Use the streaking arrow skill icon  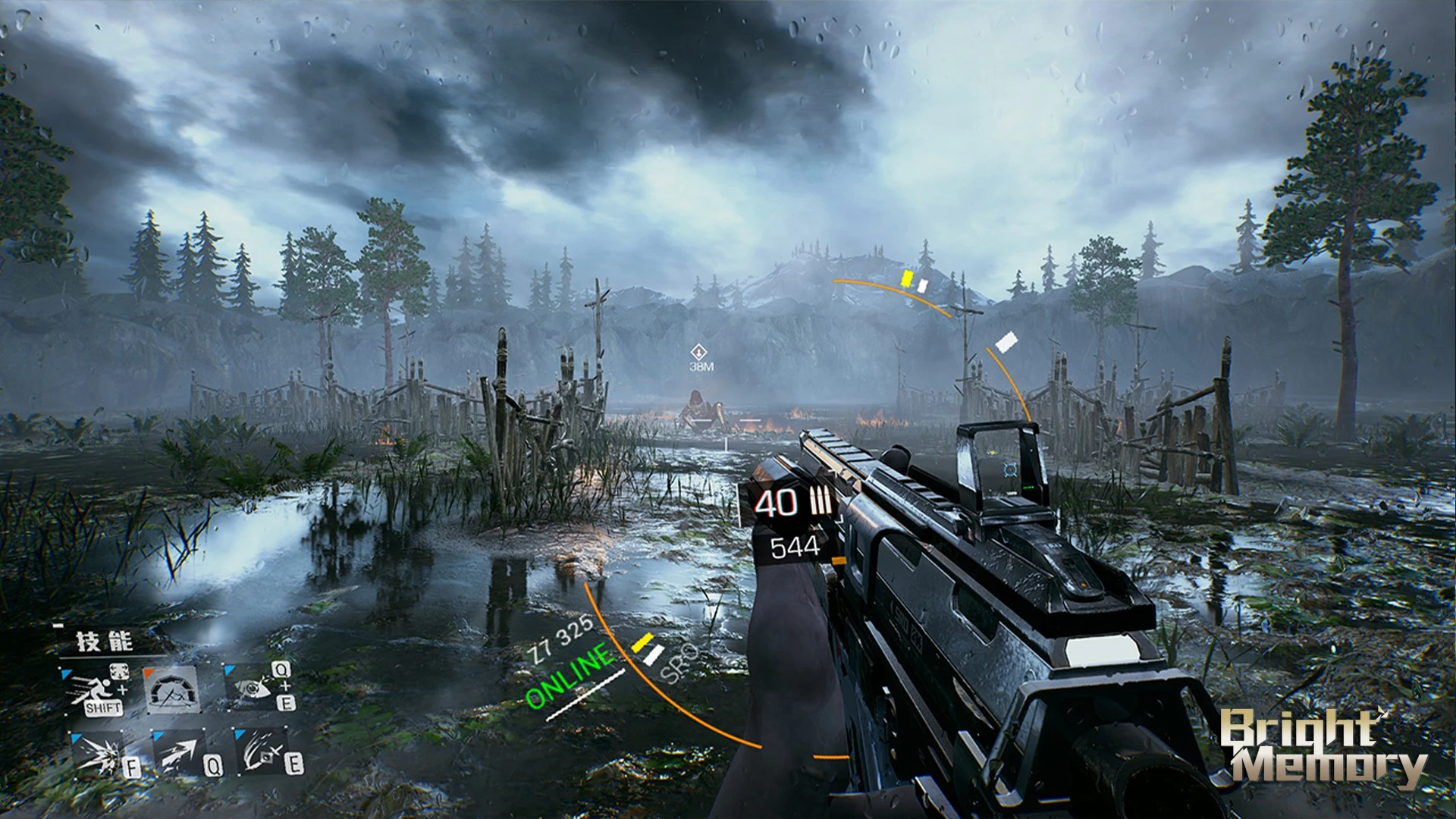click(x=180, y=754)
